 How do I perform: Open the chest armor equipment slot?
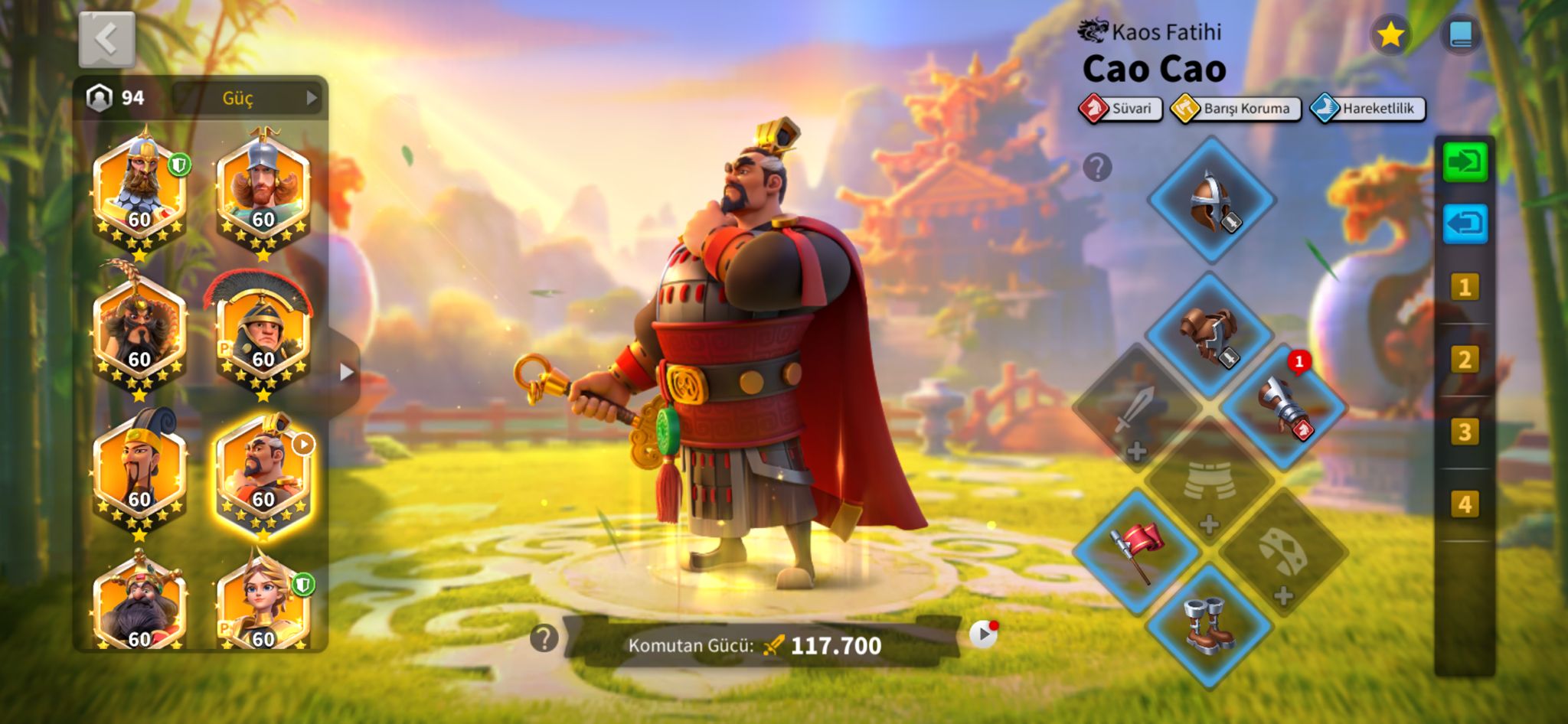pyautogui.click(x=1210, y=334)
